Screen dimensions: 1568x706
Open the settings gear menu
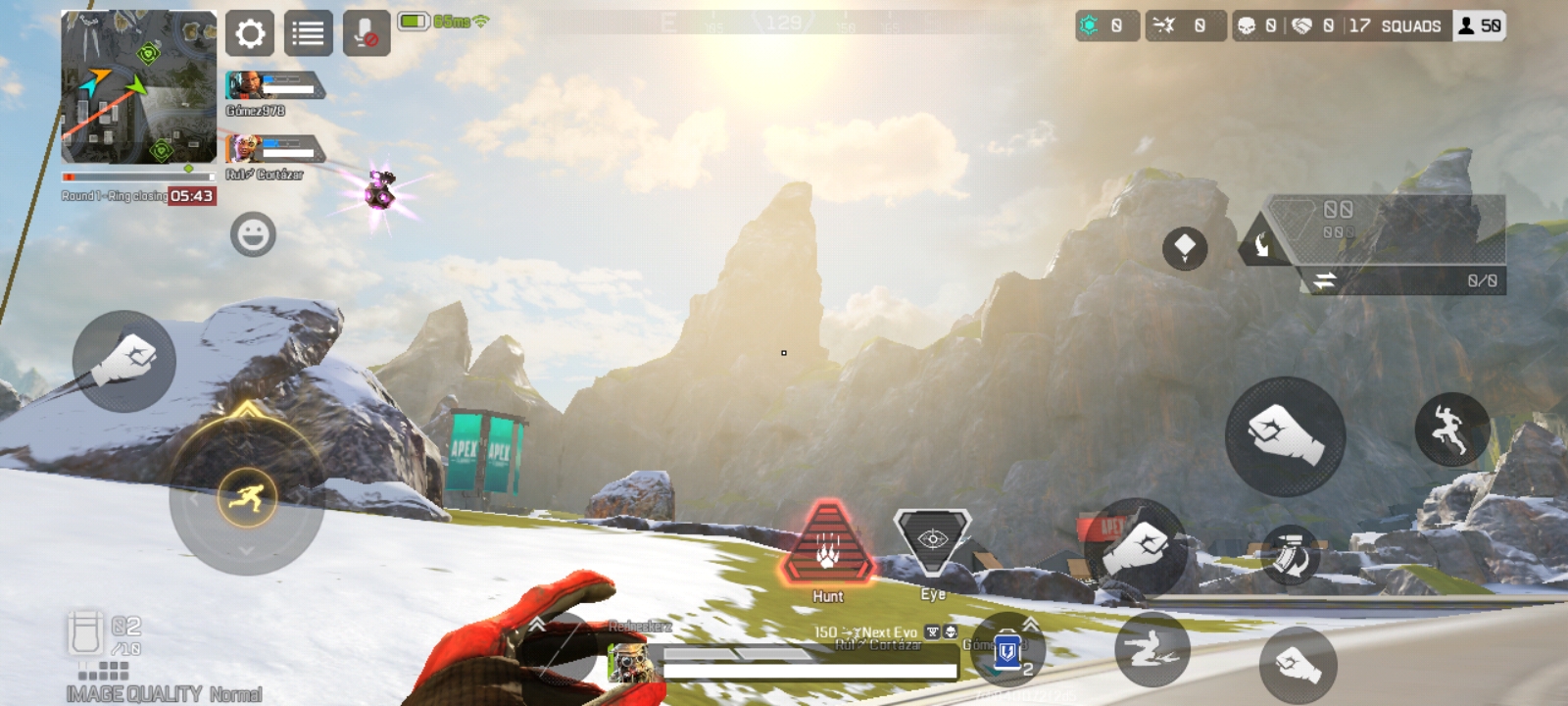[250, 34]
